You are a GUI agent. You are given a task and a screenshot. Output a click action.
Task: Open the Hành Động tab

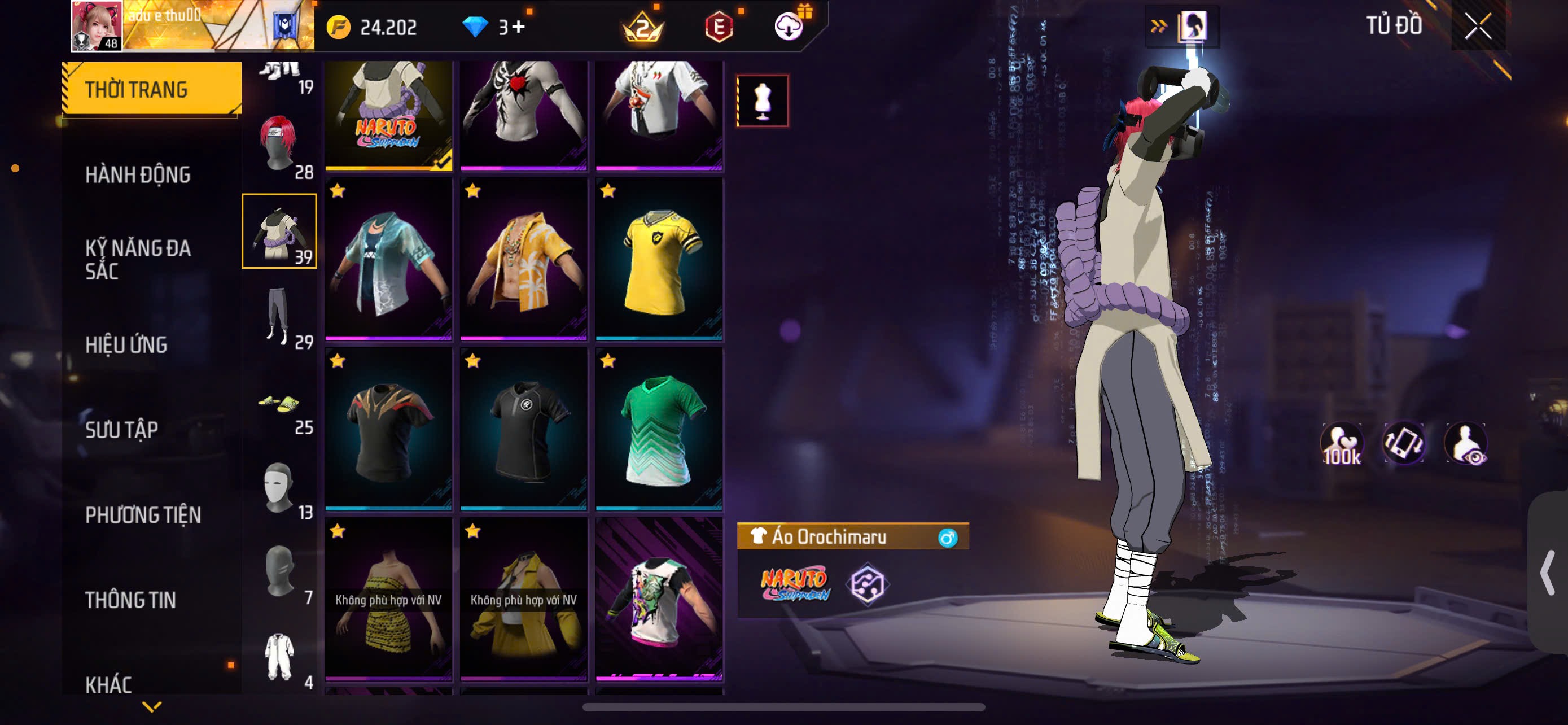(138, 174)
